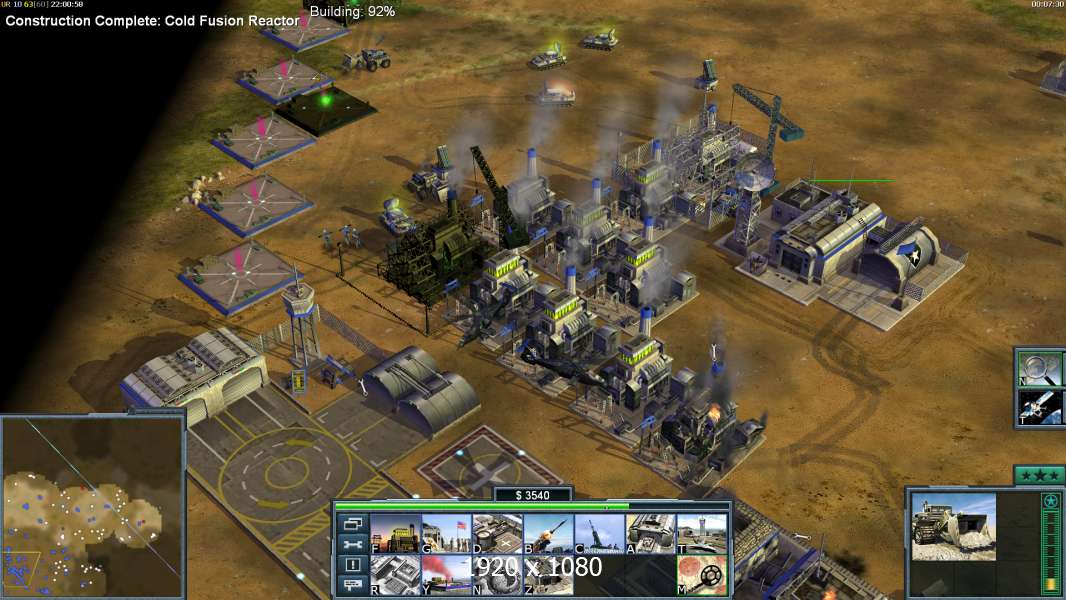Activate the Spy Satellite power shortcut
Viewport: 1066px width, 600px height.
click(1038, 407)
